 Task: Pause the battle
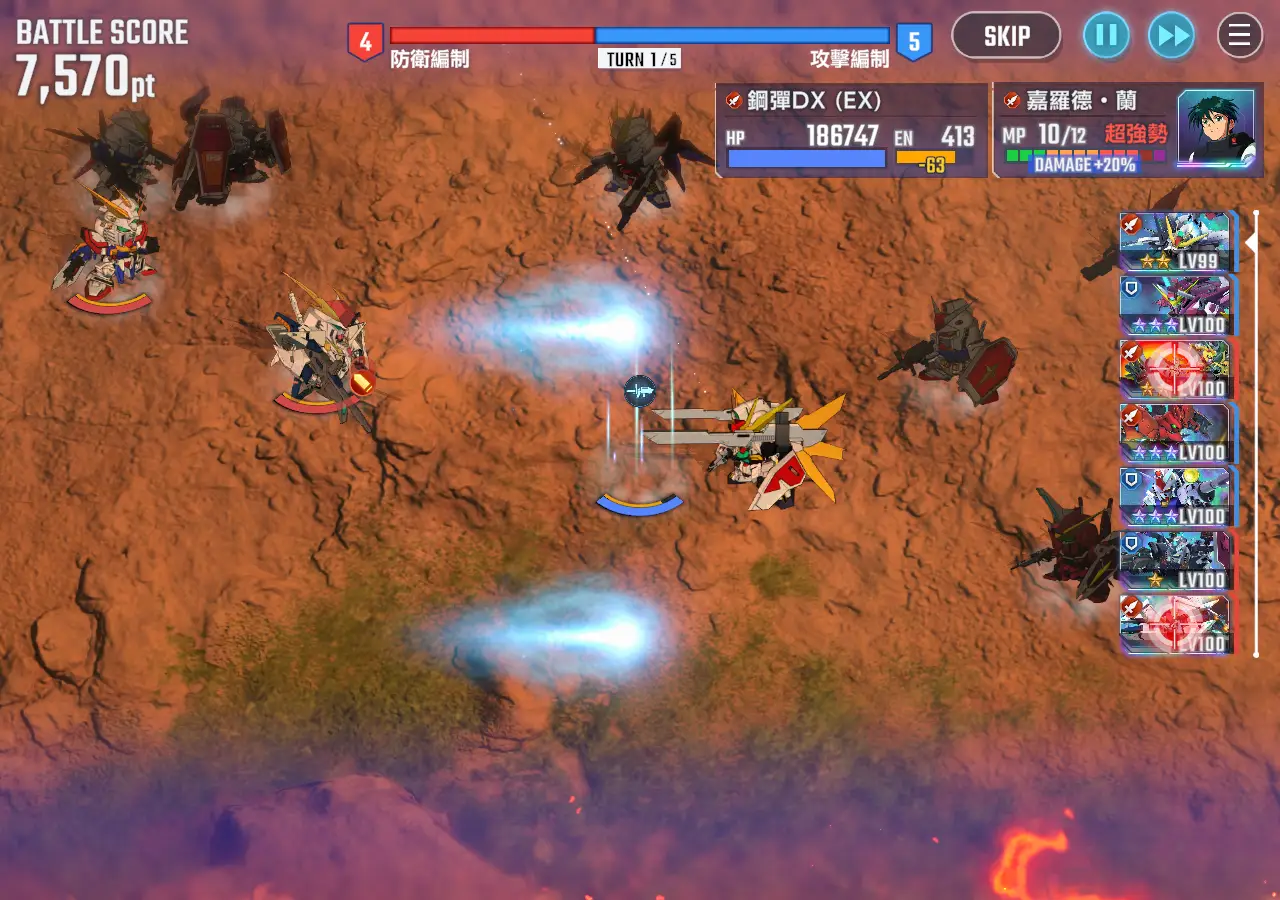[x=1106, y=37]
